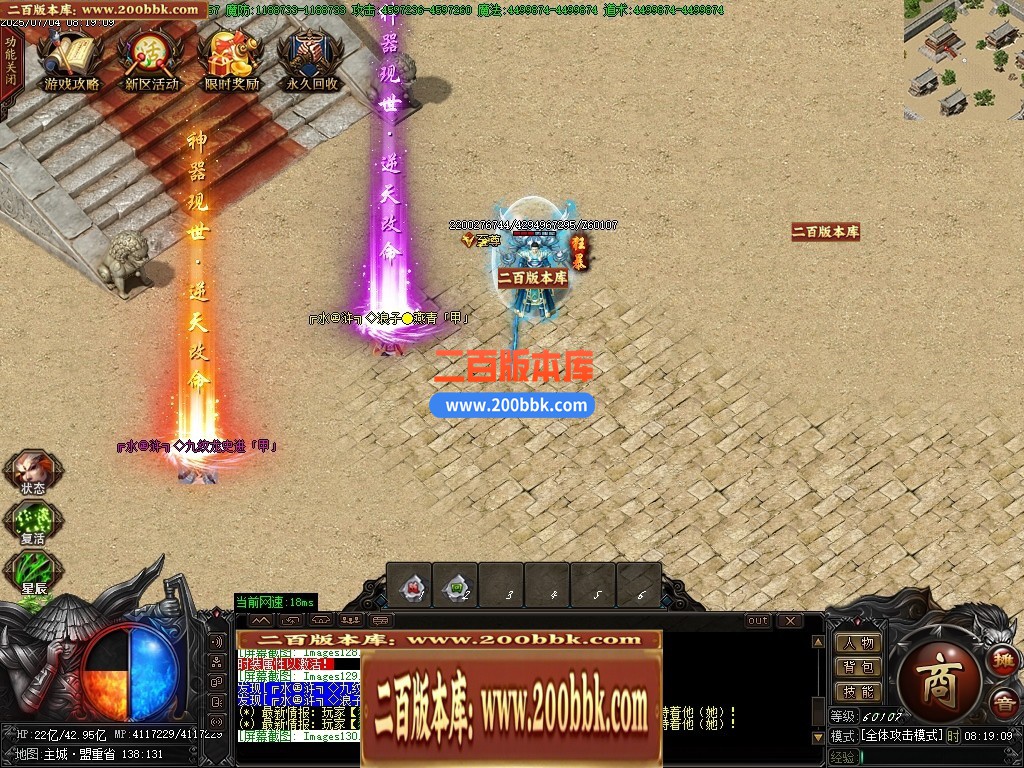Viewport: 1024px width, 768px height.
Task: Open the 背包 backpack
Action: click(x=858, y=667)
